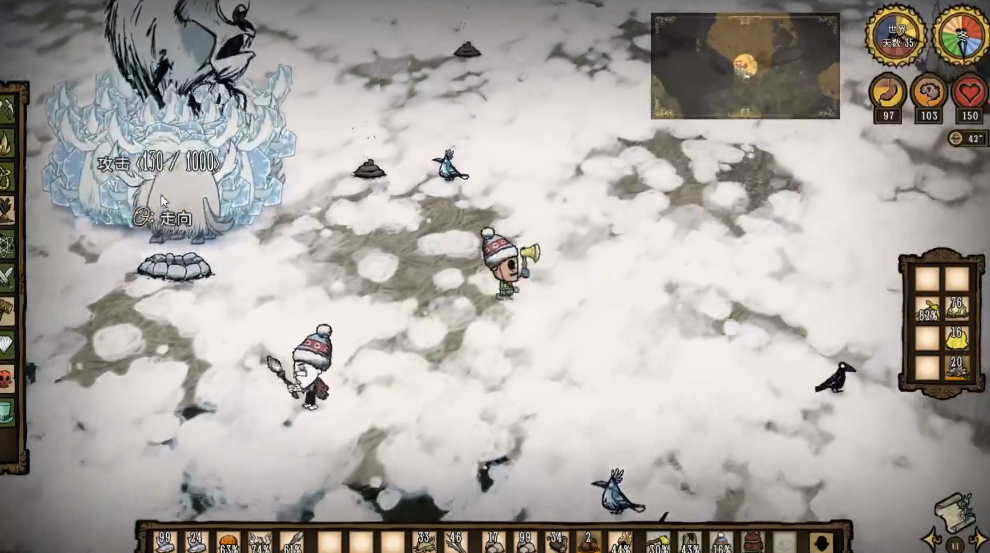Open the Tools crafting tab
Image resolution: width=990 pixels, height=553 pixels.
(7, 108)
